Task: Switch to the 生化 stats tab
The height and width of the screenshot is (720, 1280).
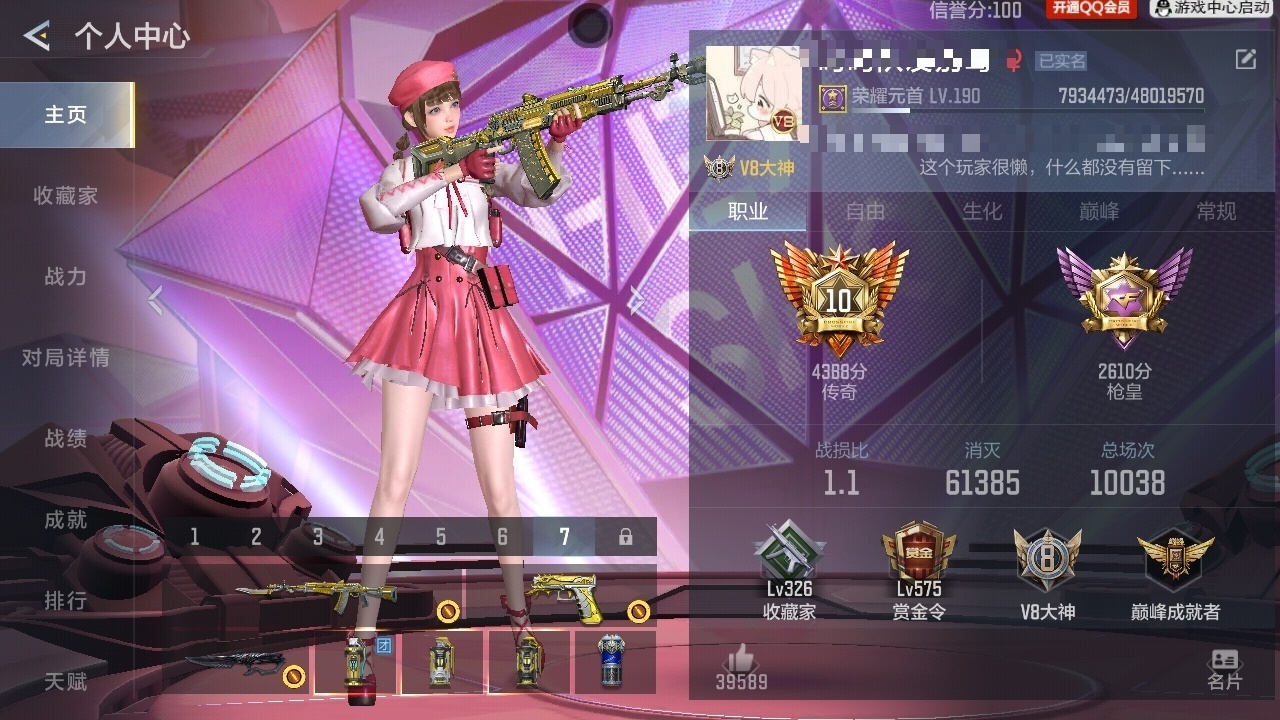Action: coord(982,212)
